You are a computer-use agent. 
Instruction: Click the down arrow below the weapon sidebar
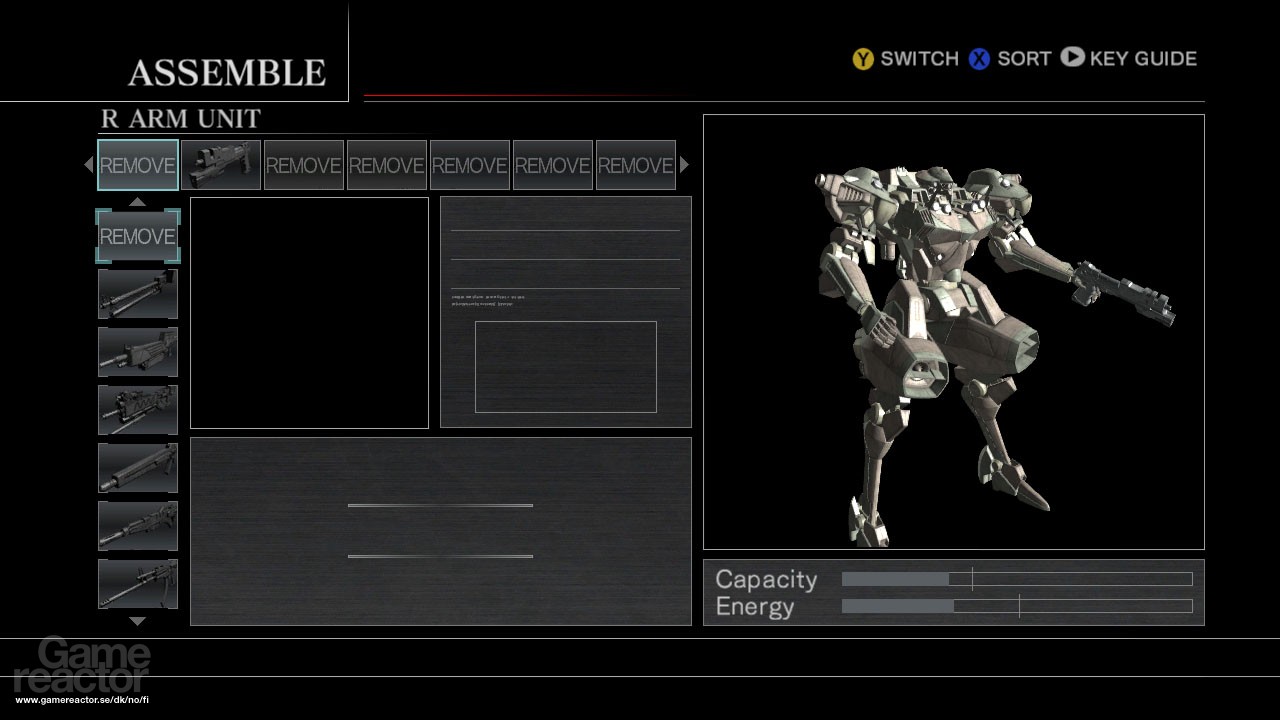(137, 620)
